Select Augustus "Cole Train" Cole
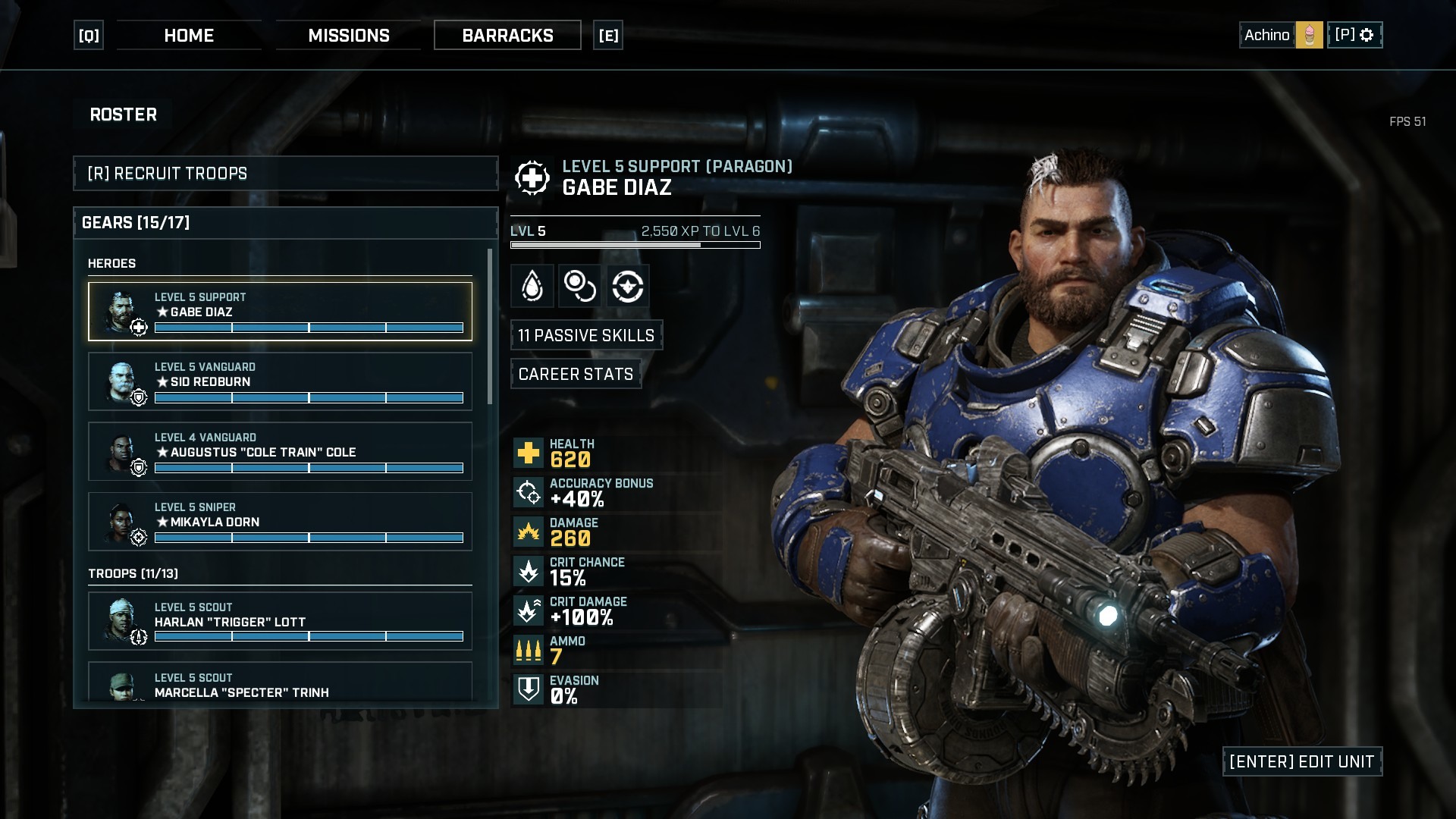Viewport: 1456px width, 819px height. (x=280, y=451)
